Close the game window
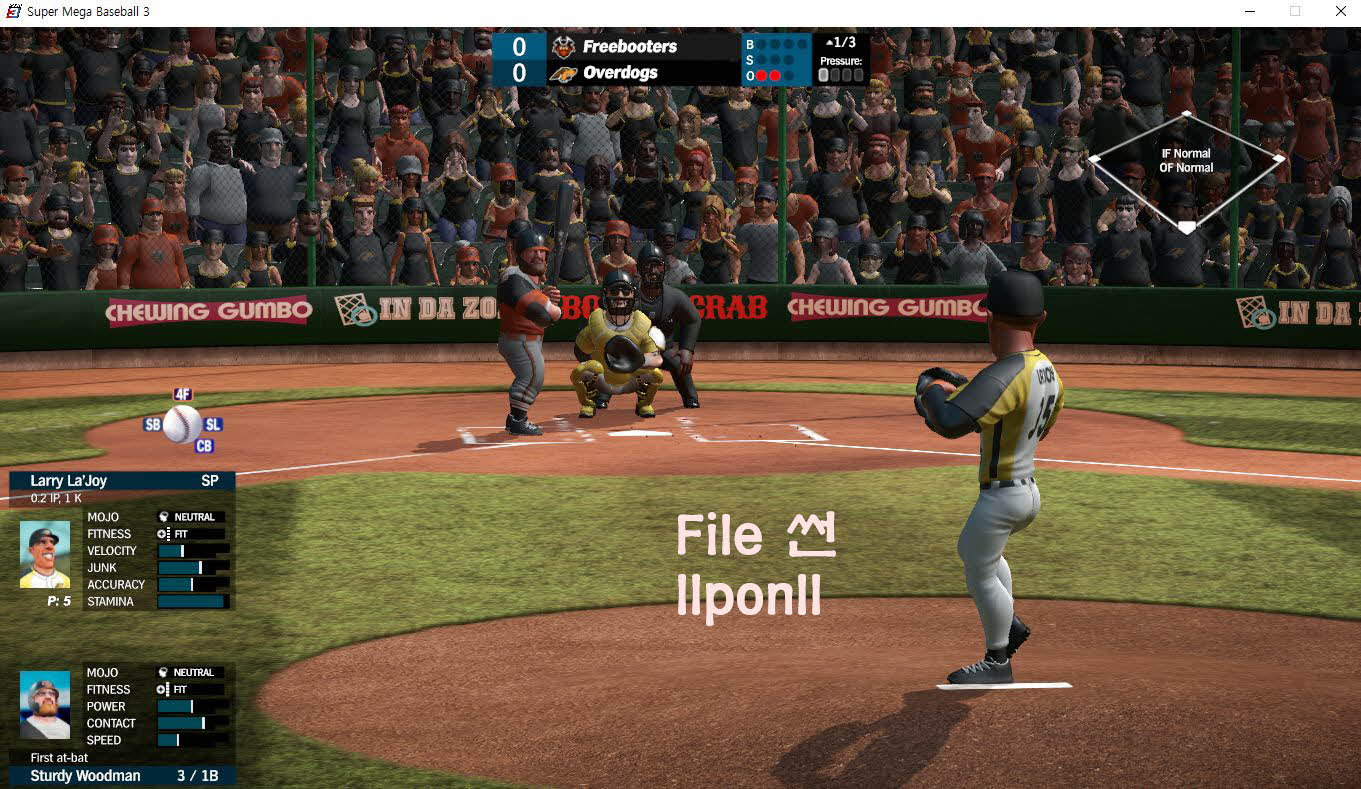 pos(1340,11)
